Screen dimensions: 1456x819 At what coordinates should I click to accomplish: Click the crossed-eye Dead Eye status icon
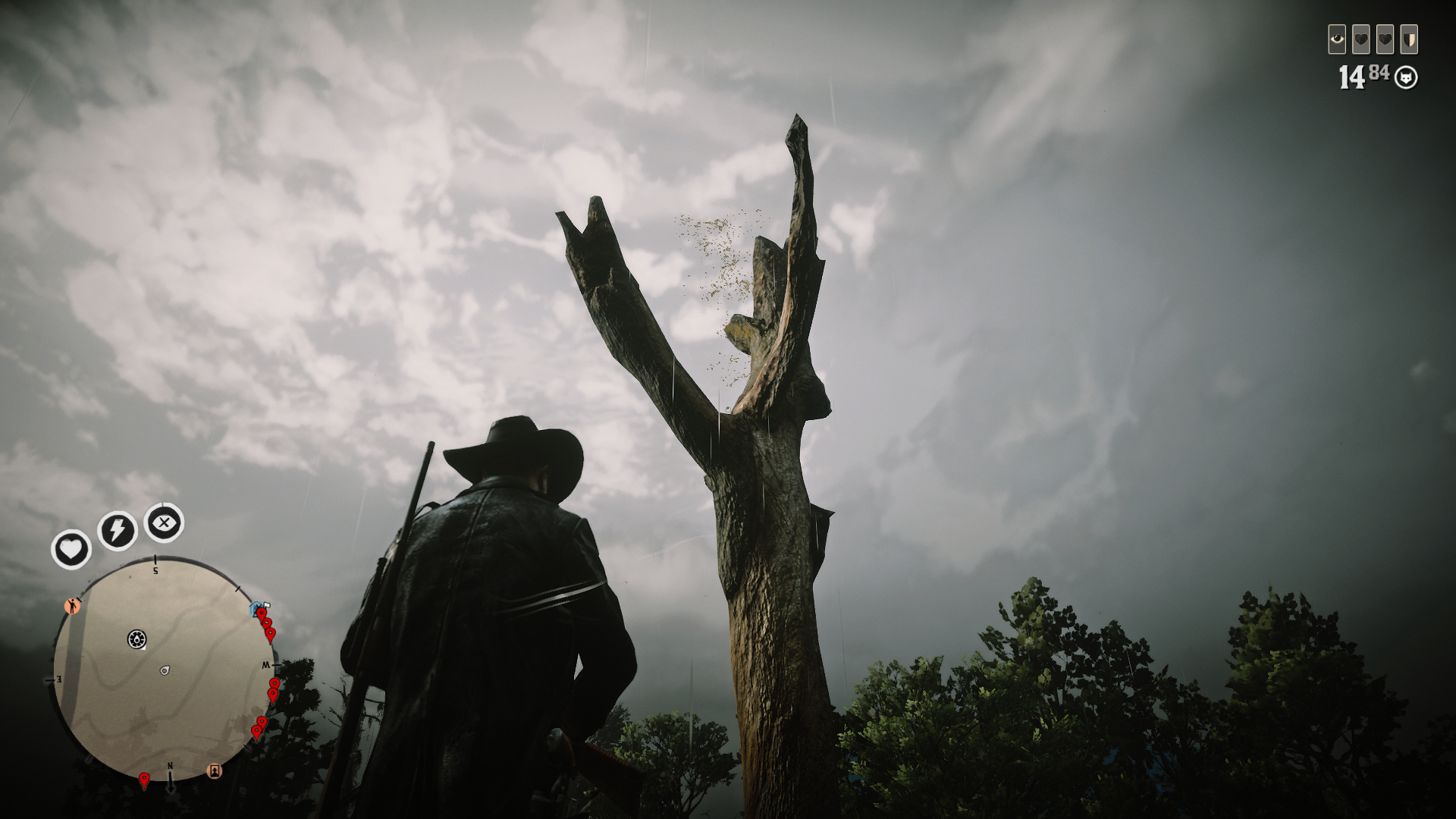point(164,522)
